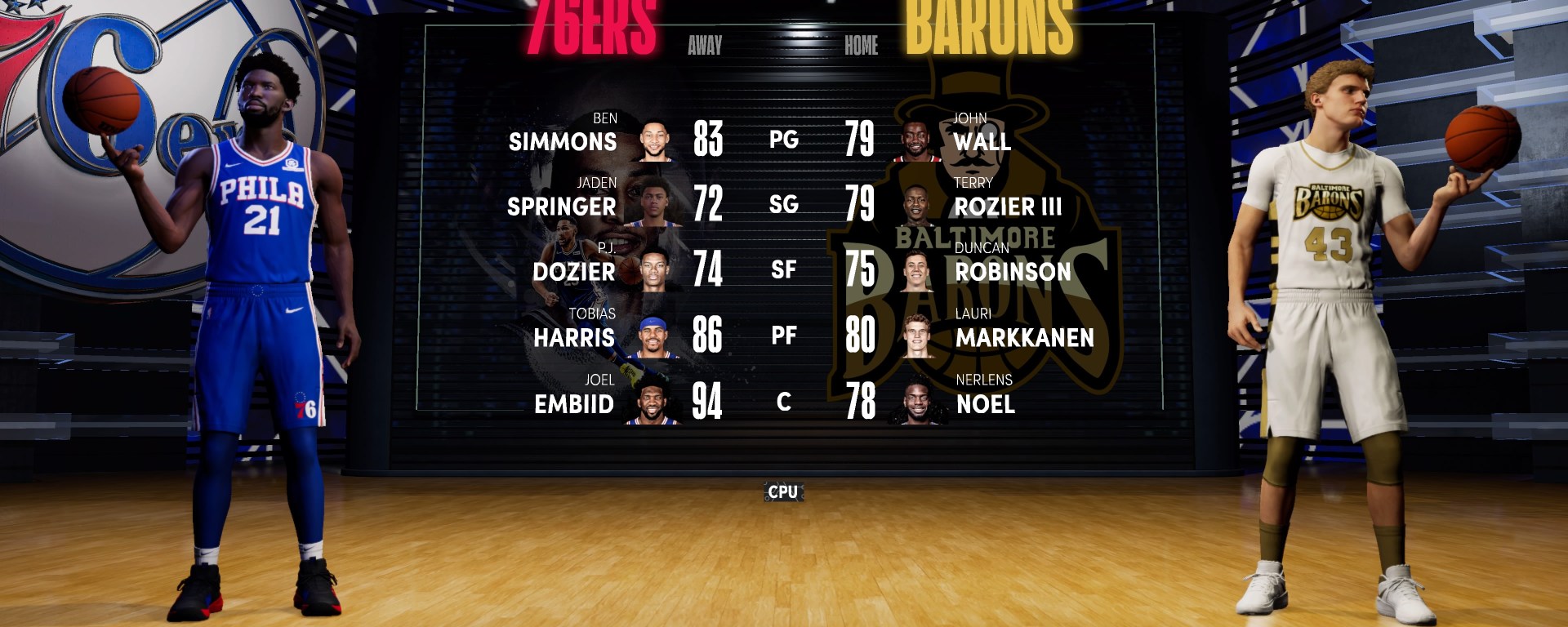Pick Nerlens Noel's center row
The width and height of the screenshot is (1568, 627).
tap(986, 403)
